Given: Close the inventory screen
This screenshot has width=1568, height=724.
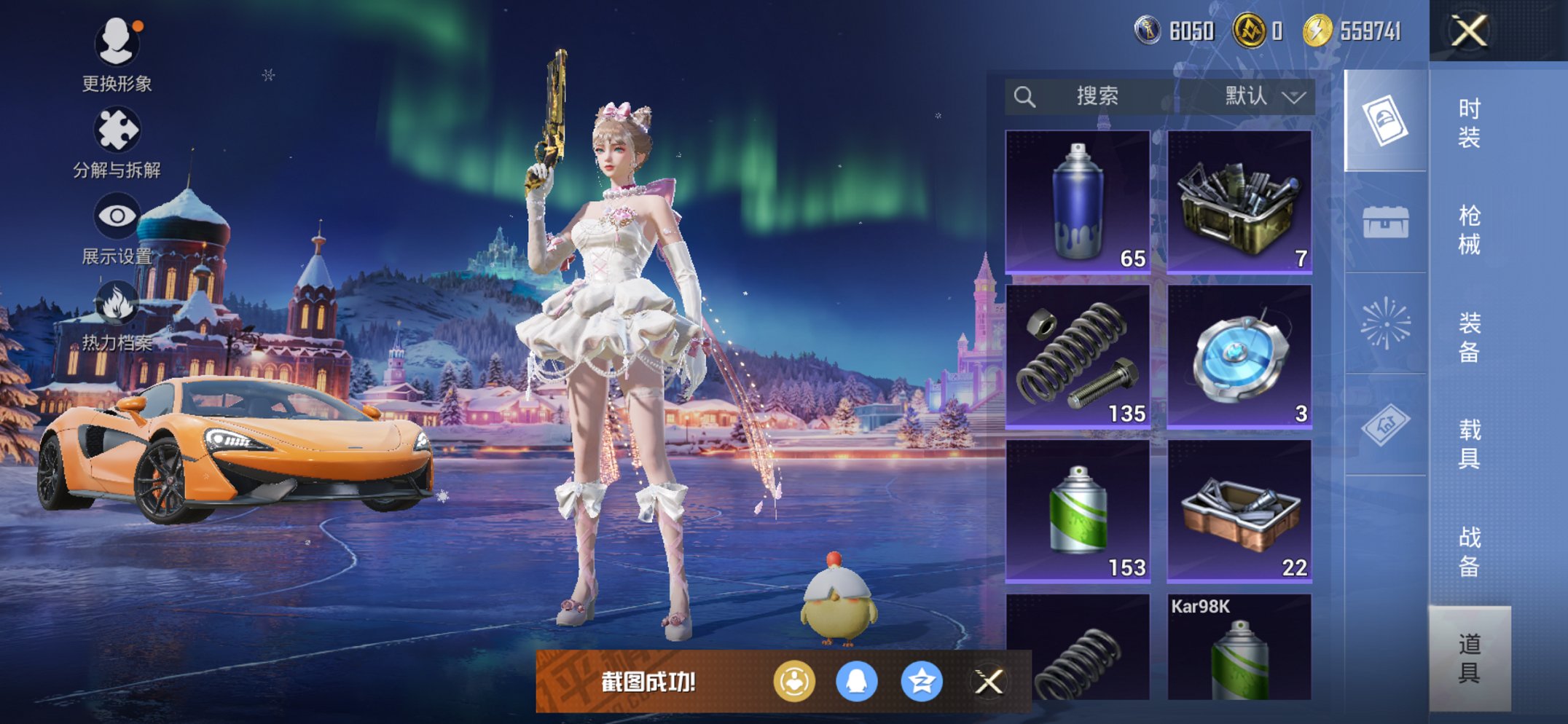Looking at the screenshot, I should point(1468,31).
